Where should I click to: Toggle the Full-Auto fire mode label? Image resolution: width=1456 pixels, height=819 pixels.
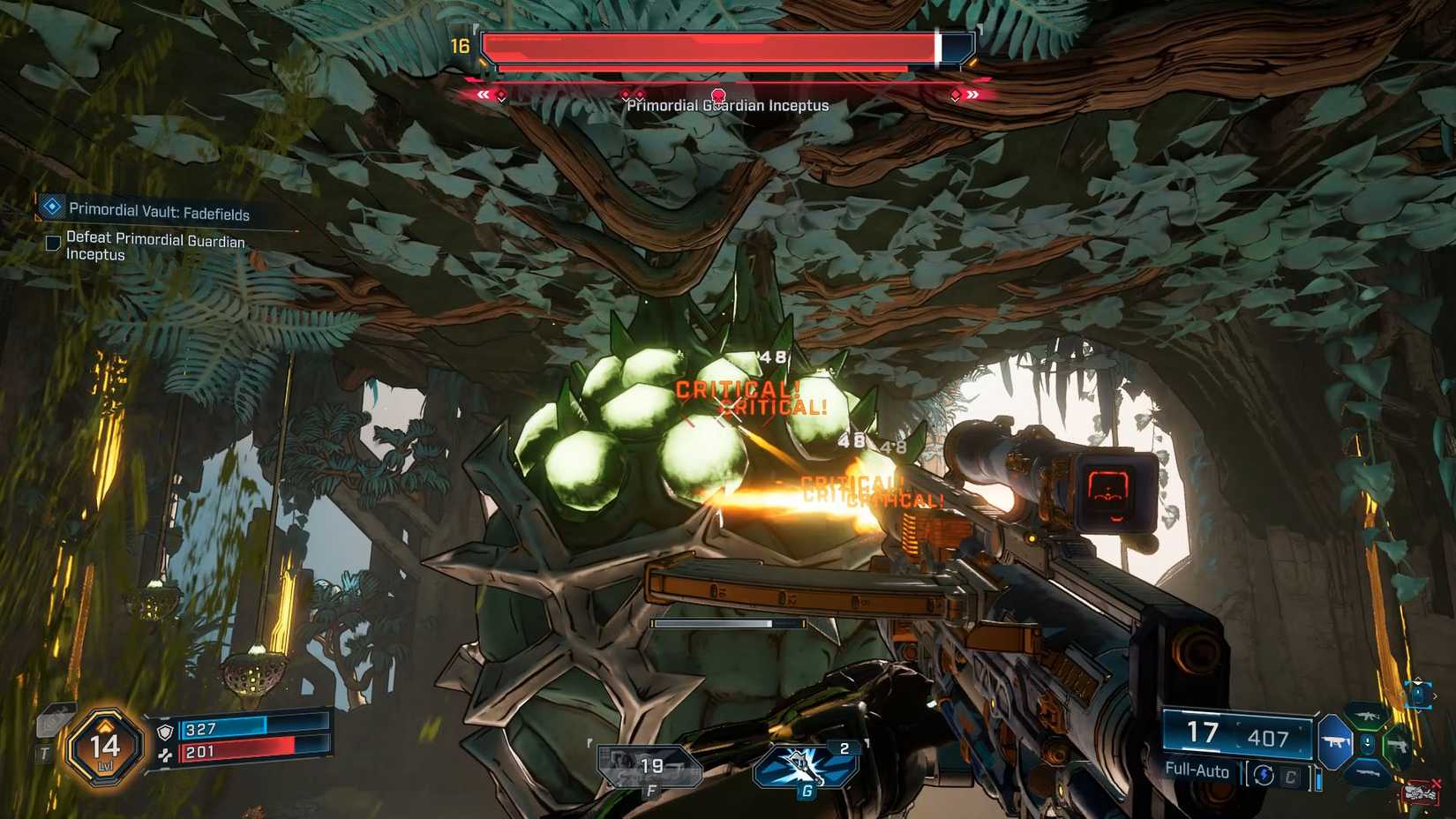[1197, 771]
